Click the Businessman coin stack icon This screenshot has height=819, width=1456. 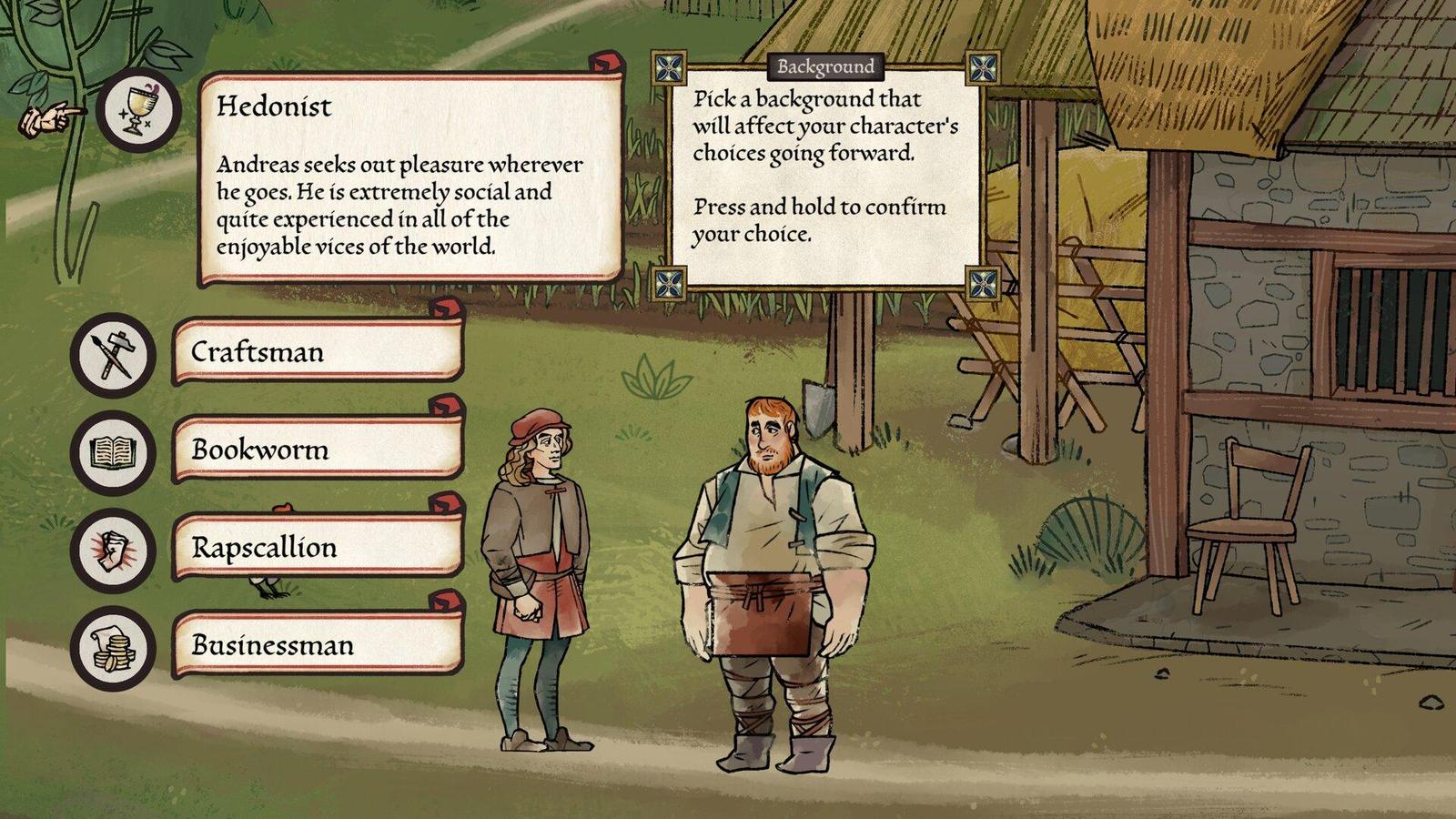[113, 647]
